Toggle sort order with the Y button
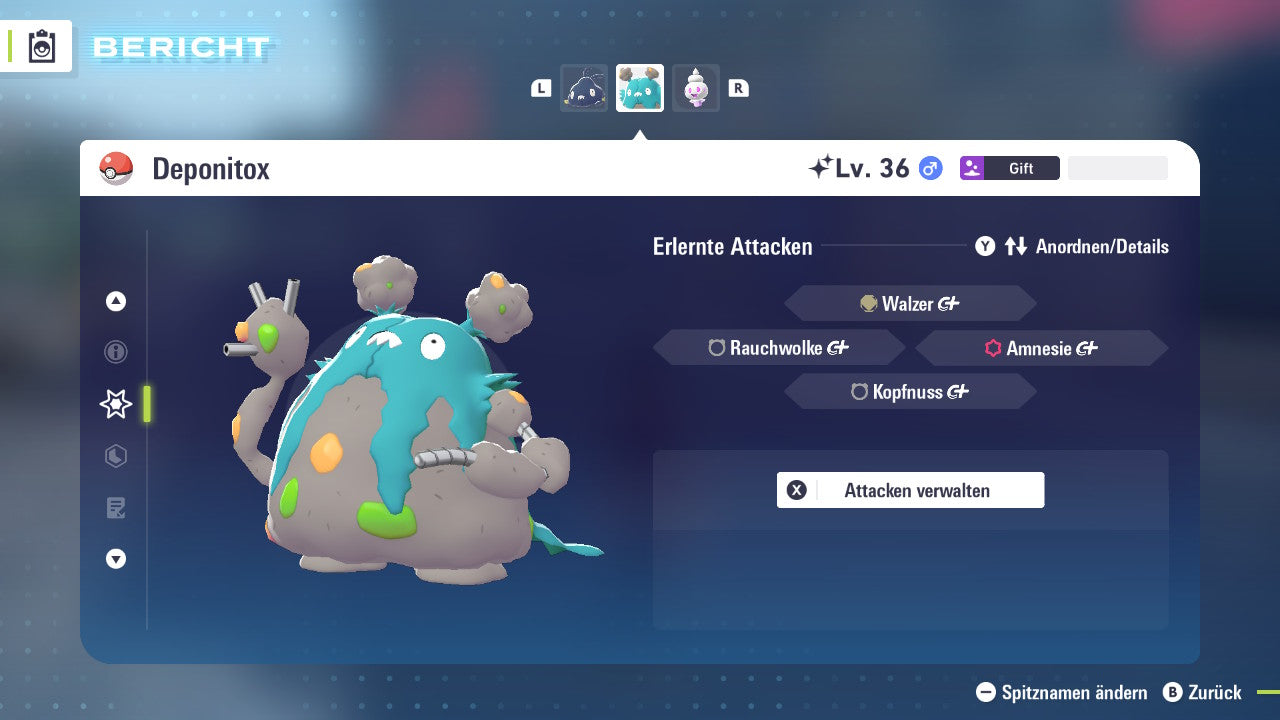The image size is (1280, 720). click(x=985, y=246)
